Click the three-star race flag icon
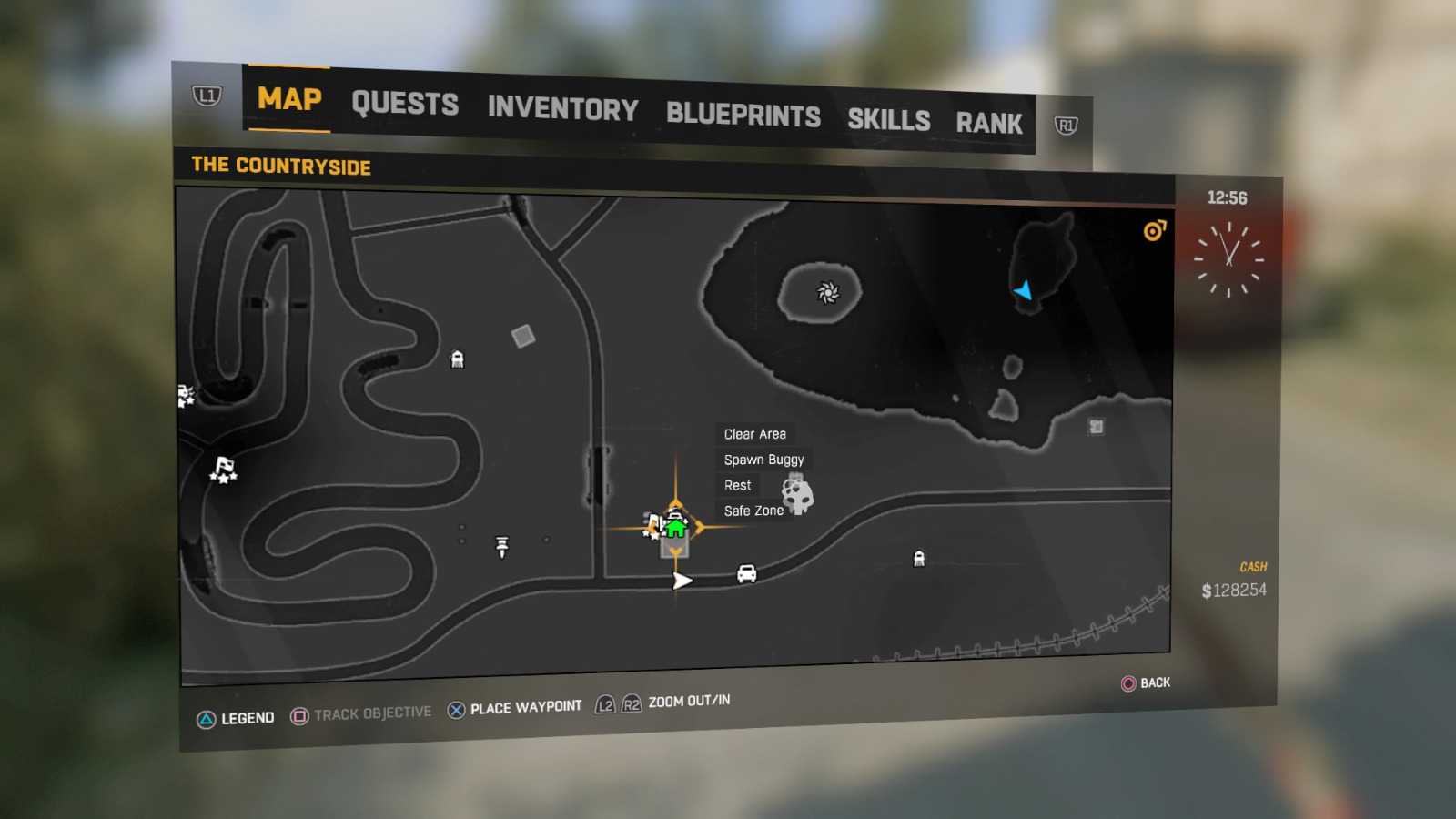The image size is (1456, 819). click(225, 470)
